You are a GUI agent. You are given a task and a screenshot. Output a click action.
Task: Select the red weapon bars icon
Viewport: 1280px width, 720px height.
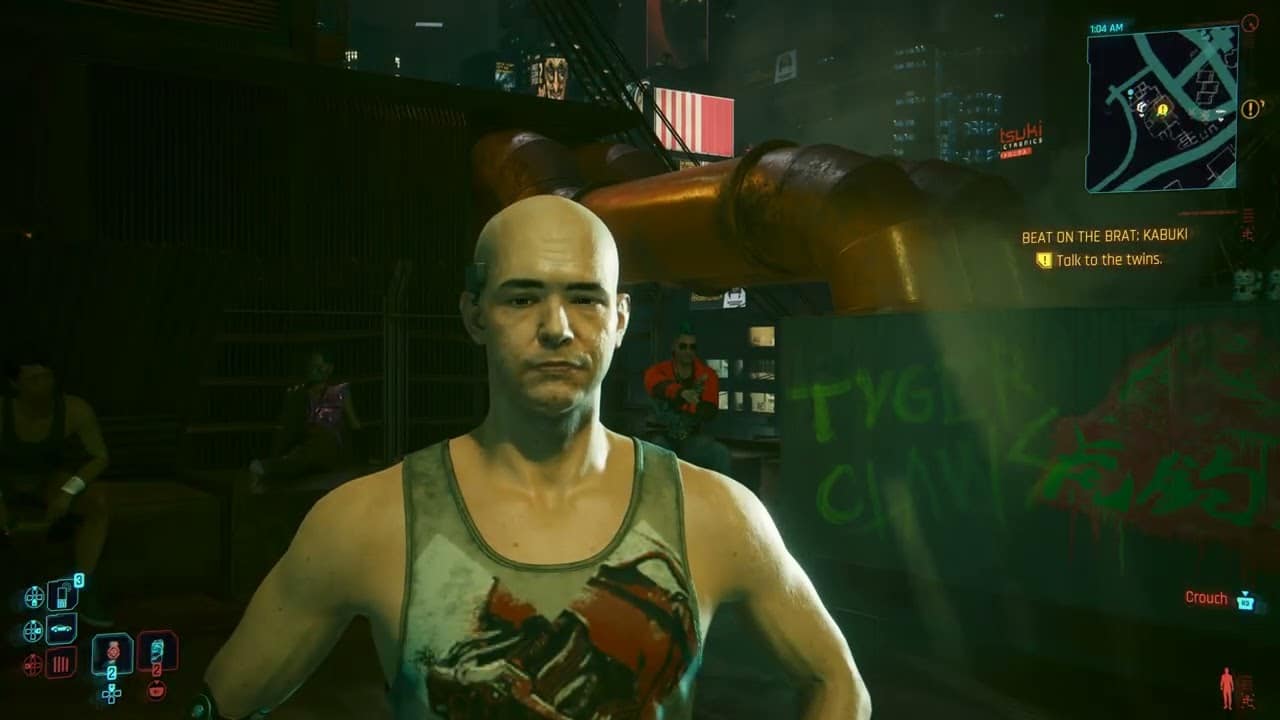(60, 664)
